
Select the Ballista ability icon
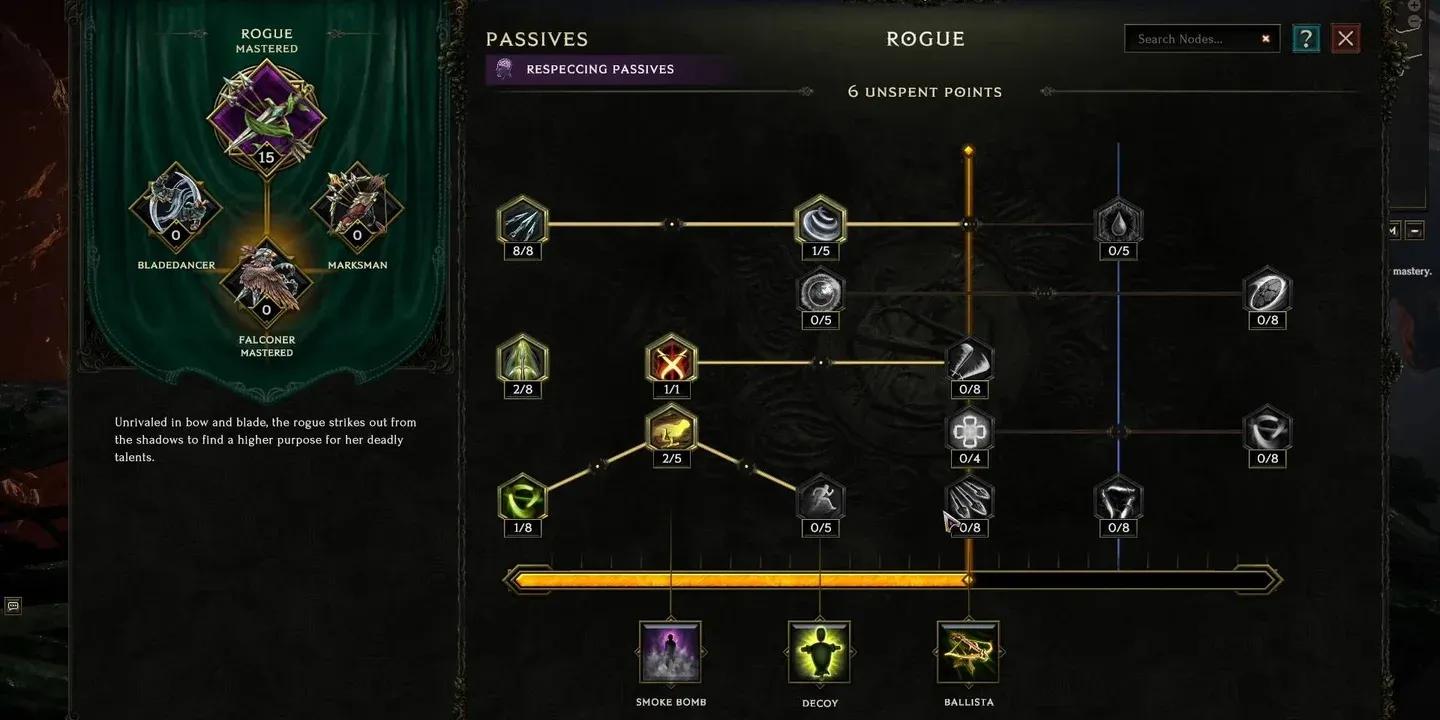tap(968, 650)
